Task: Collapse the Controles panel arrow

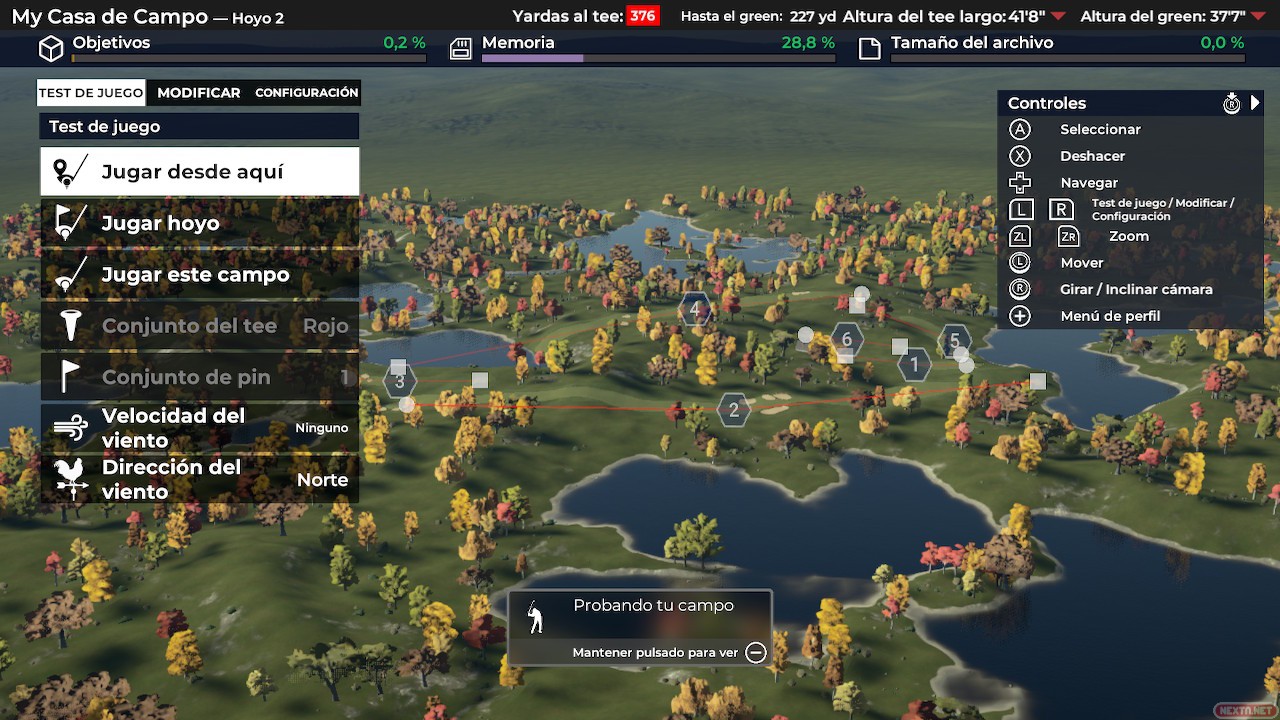Action: (x=1256, y=103)
